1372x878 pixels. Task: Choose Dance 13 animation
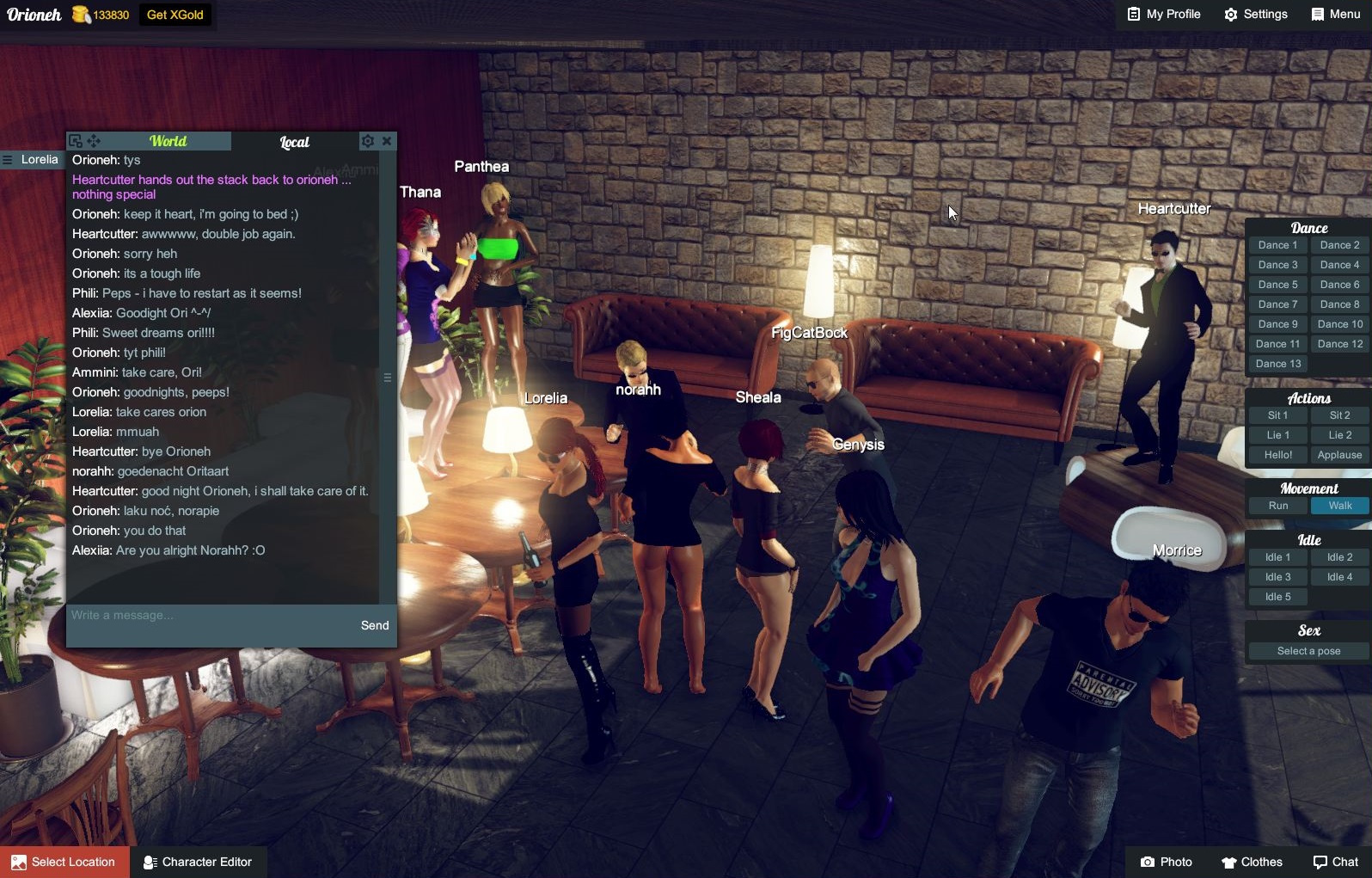tap(1277, 364)
